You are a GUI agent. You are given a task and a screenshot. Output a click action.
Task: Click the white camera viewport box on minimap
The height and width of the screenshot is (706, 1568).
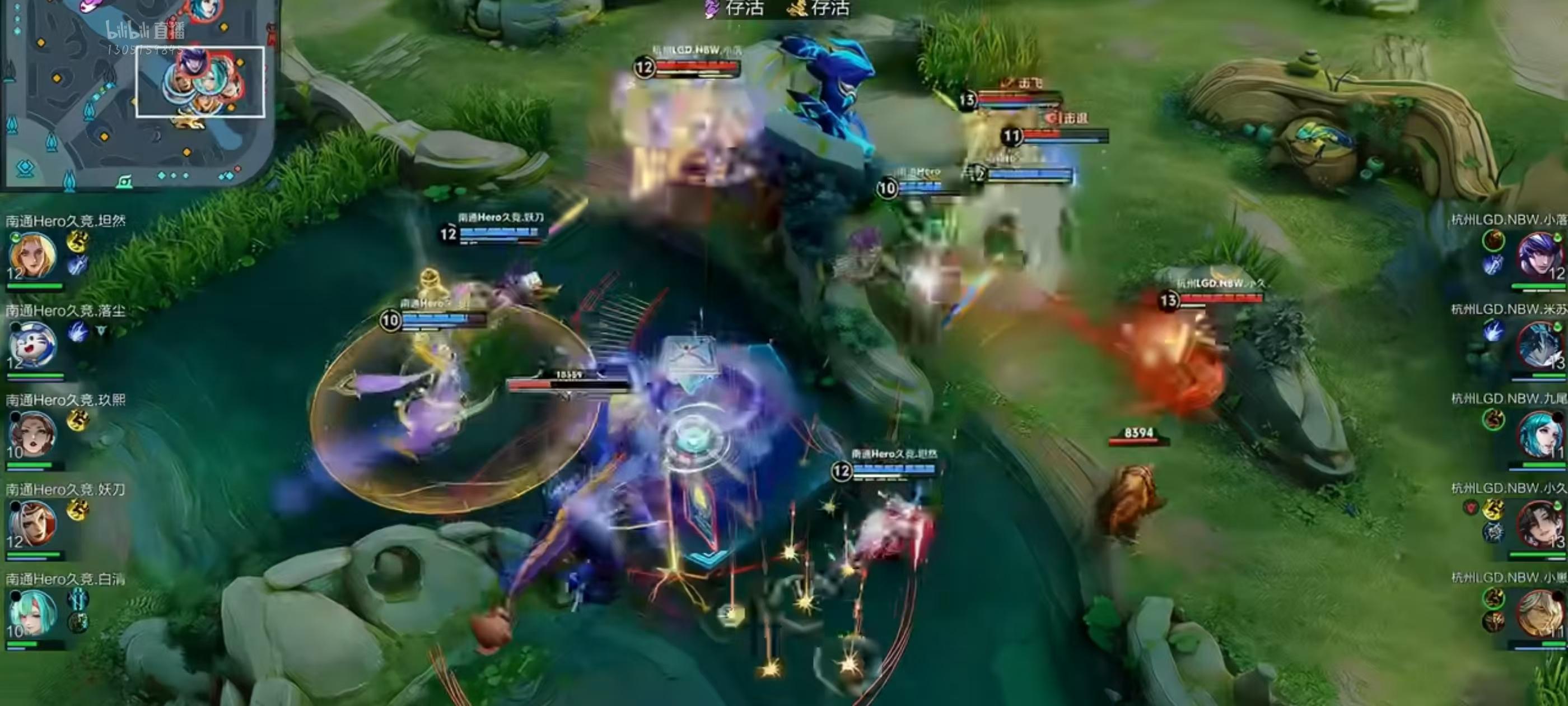[200, 82]
